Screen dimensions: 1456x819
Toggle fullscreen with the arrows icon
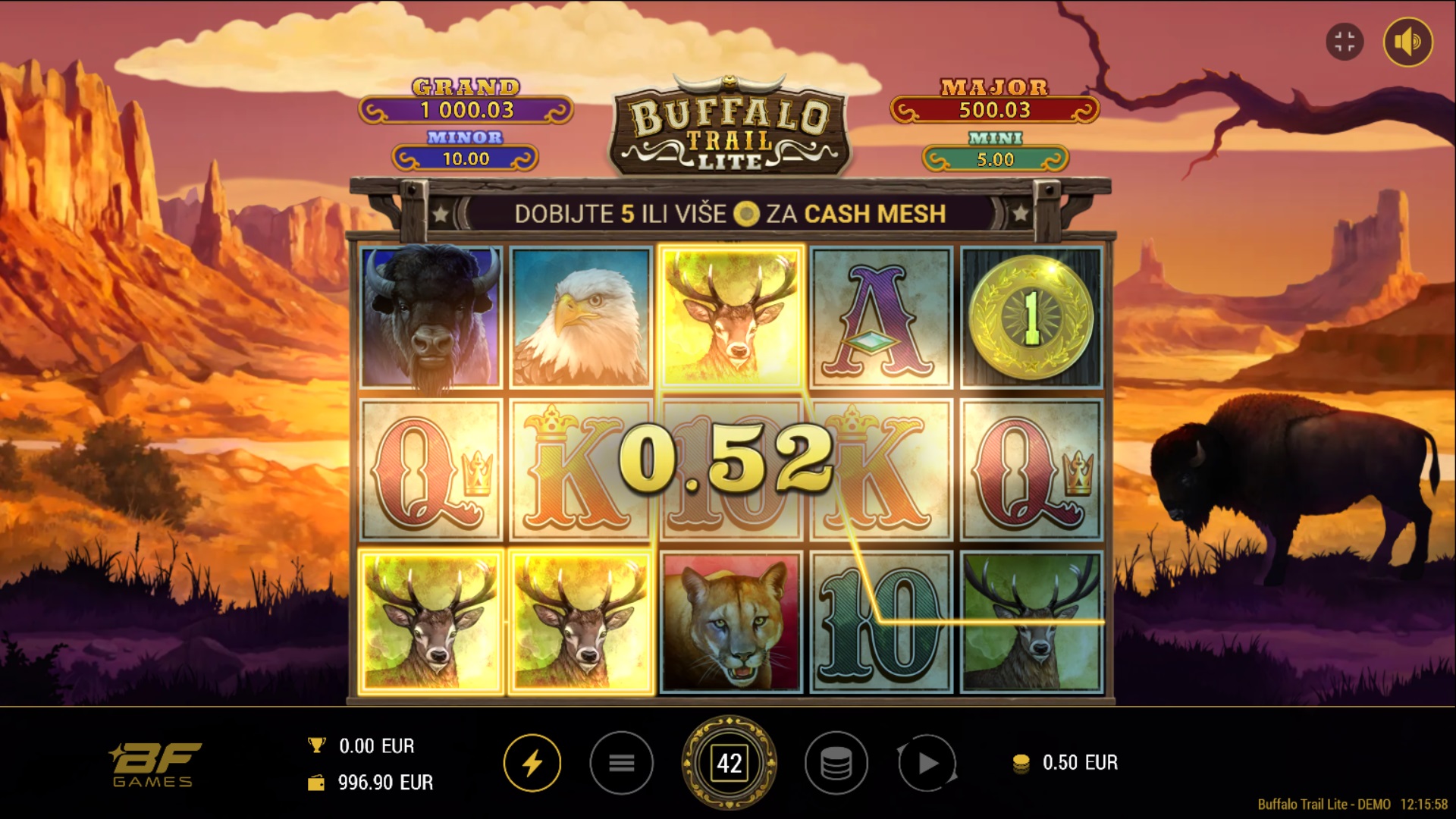[x=1345, y=42]
